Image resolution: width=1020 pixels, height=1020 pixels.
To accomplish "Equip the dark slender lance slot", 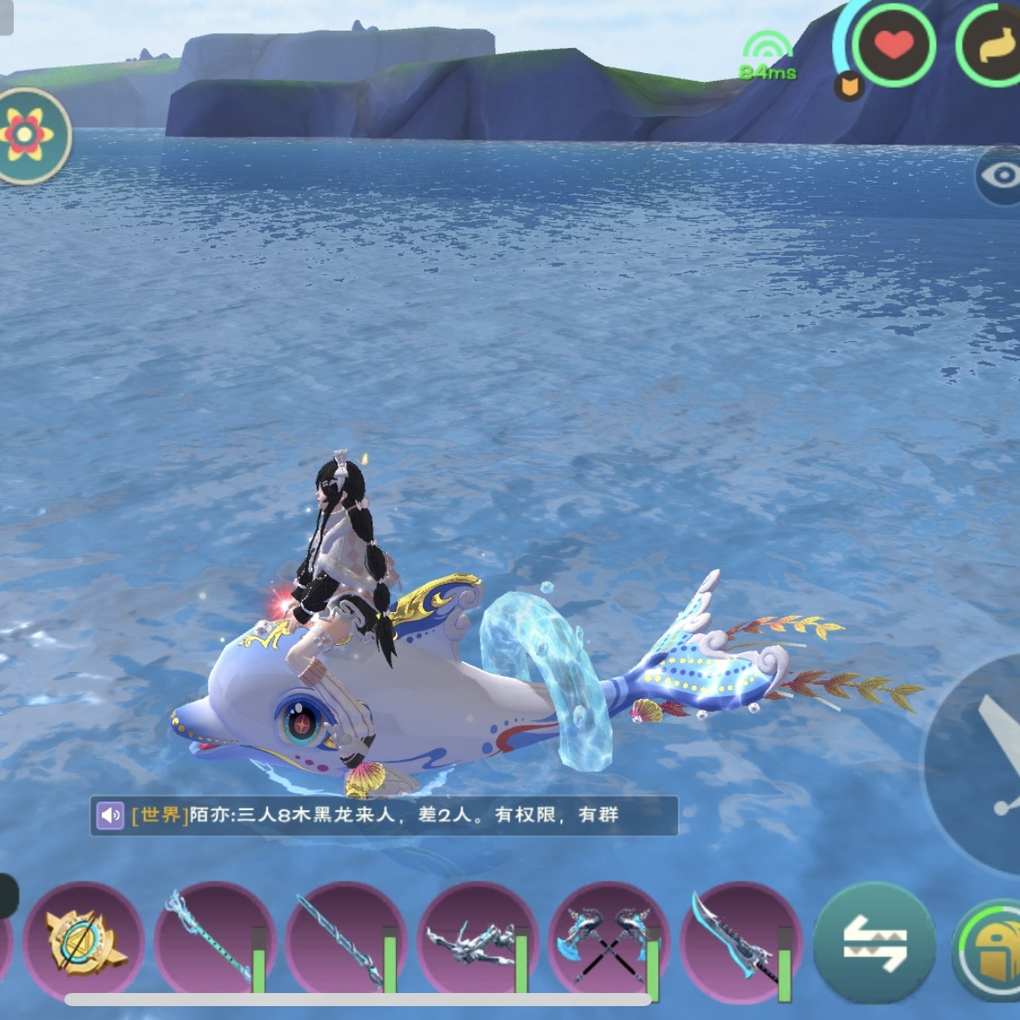I will pyautogui.click(x=345, y=941).
